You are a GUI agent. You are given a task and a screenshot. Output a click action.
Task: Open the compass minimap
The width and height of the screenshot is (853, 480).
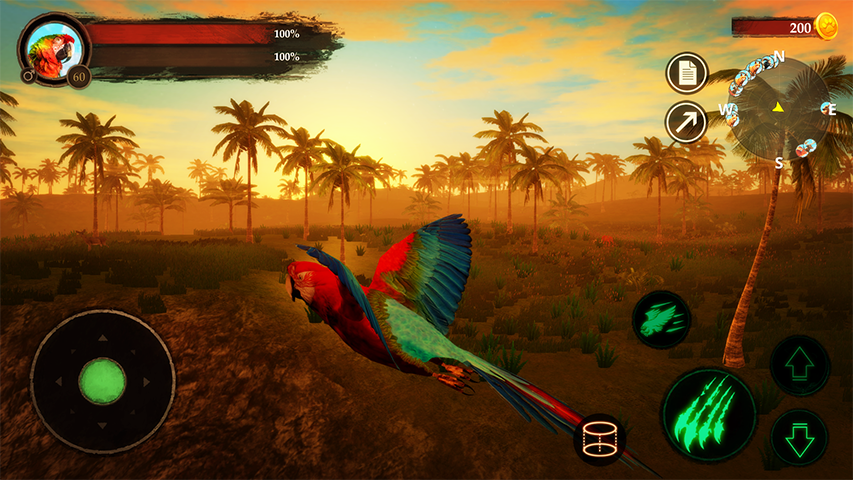tap(778, 107)
